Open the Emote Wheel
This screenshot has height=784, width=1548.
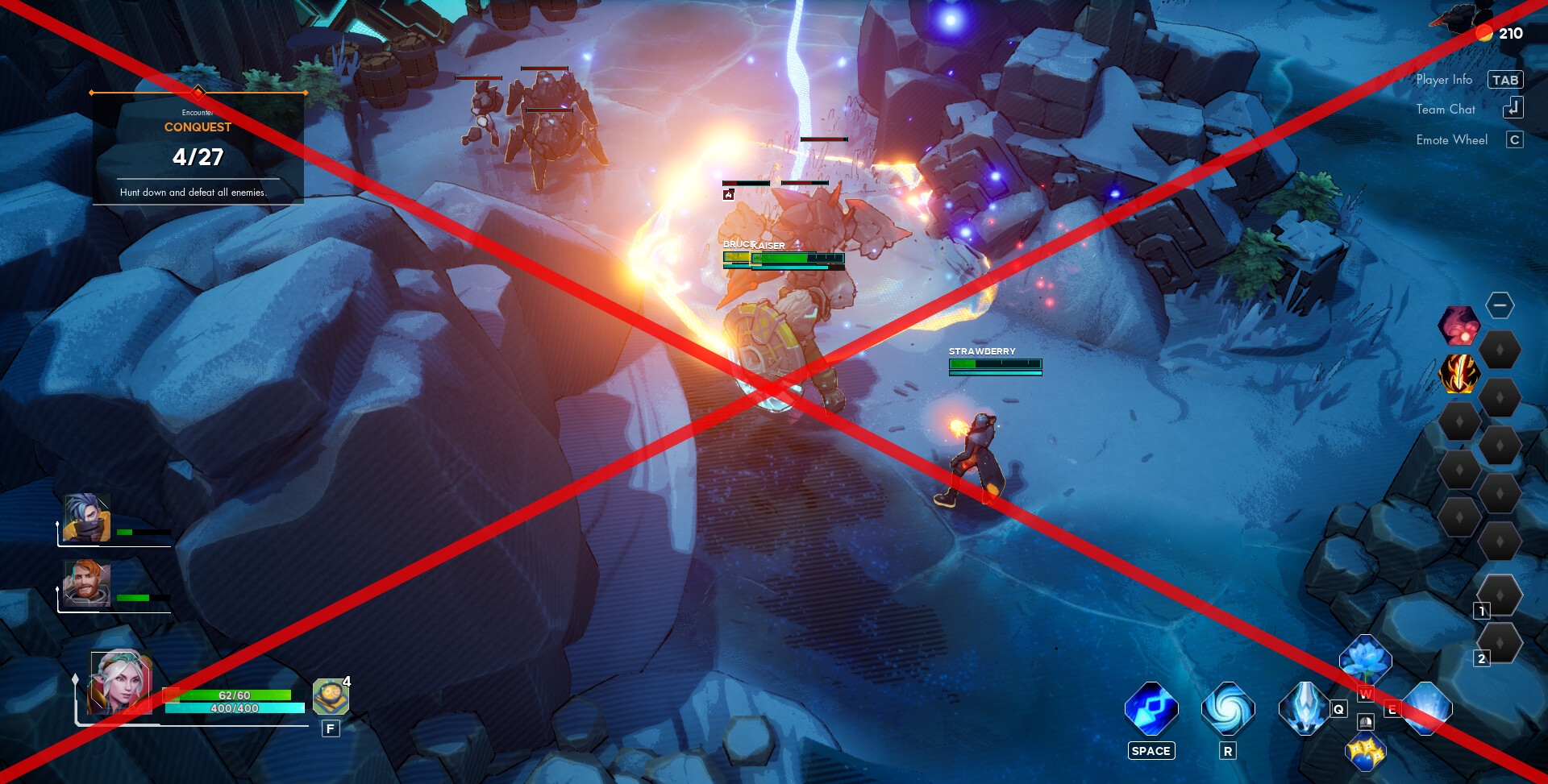tap(1451, 139)
